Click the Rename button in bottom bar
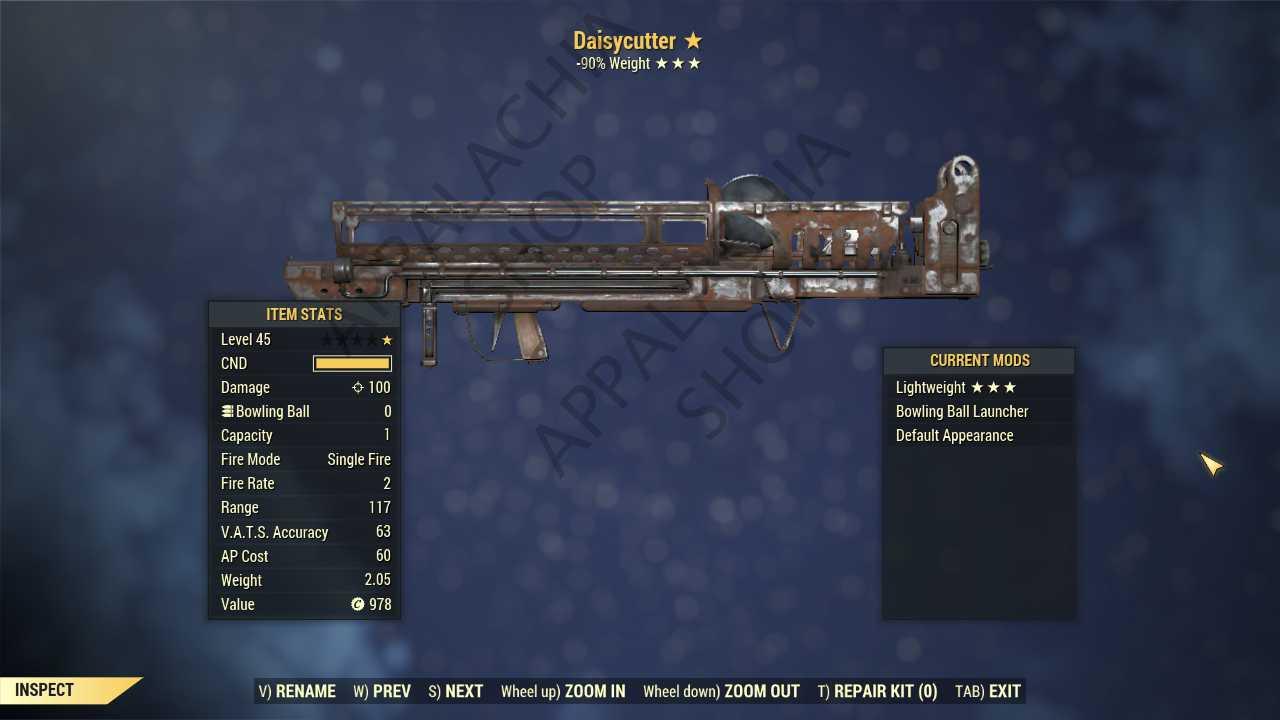This screenshot has width=1280, height=720. point(297,691)
